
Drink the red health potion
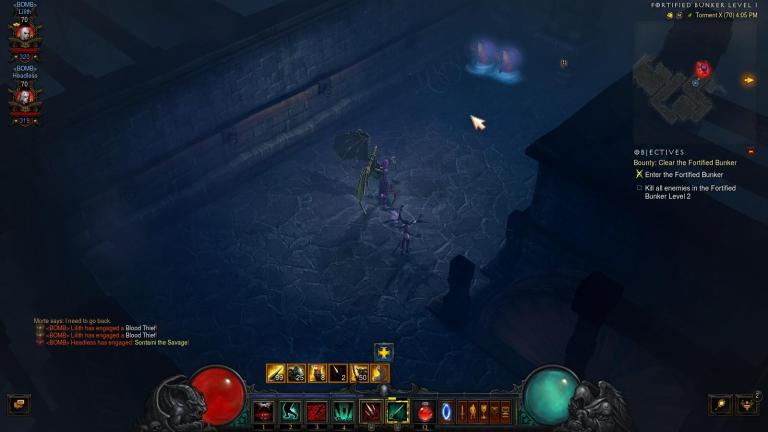[x=425, y=411]
